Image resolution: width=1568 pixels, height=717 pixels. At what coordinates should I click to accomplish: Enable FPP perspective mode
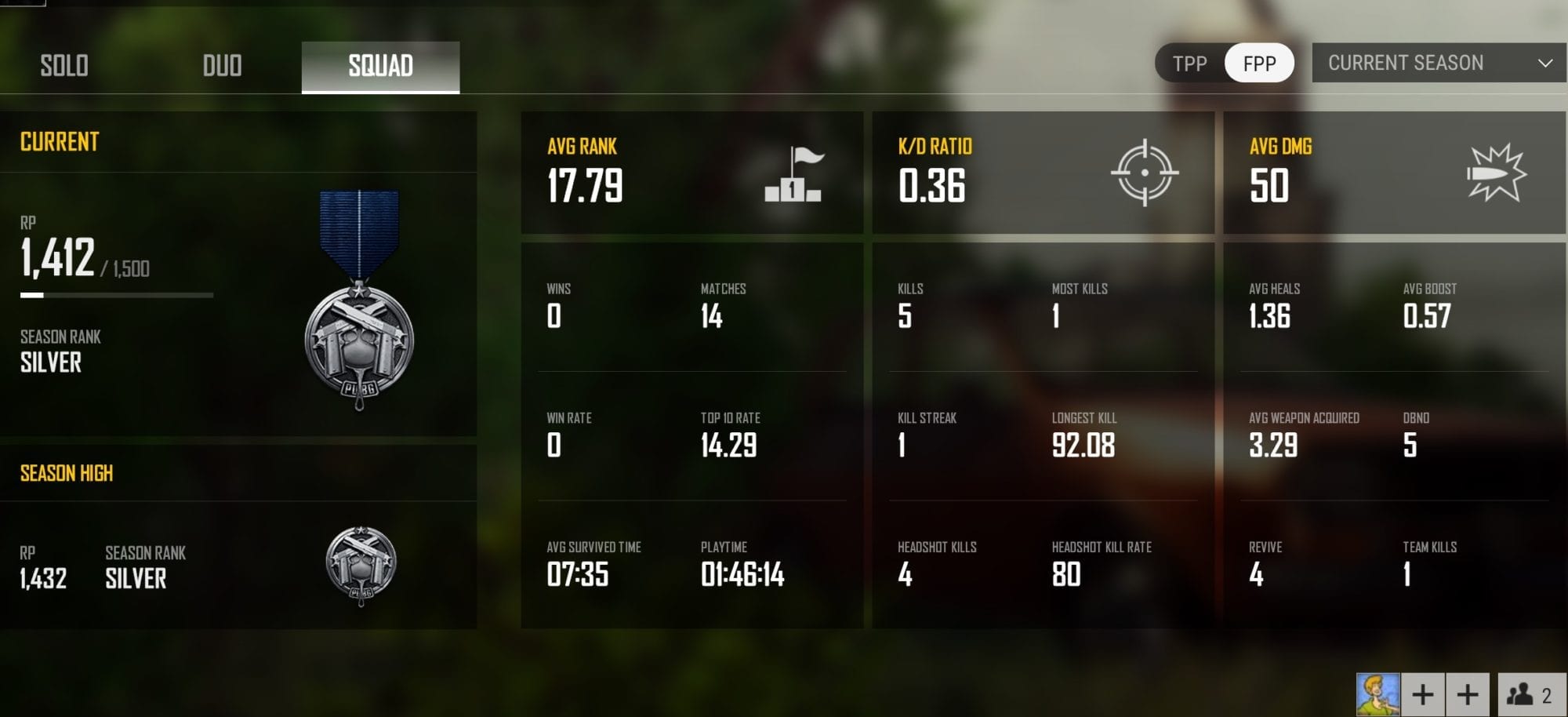(1258, 63)
